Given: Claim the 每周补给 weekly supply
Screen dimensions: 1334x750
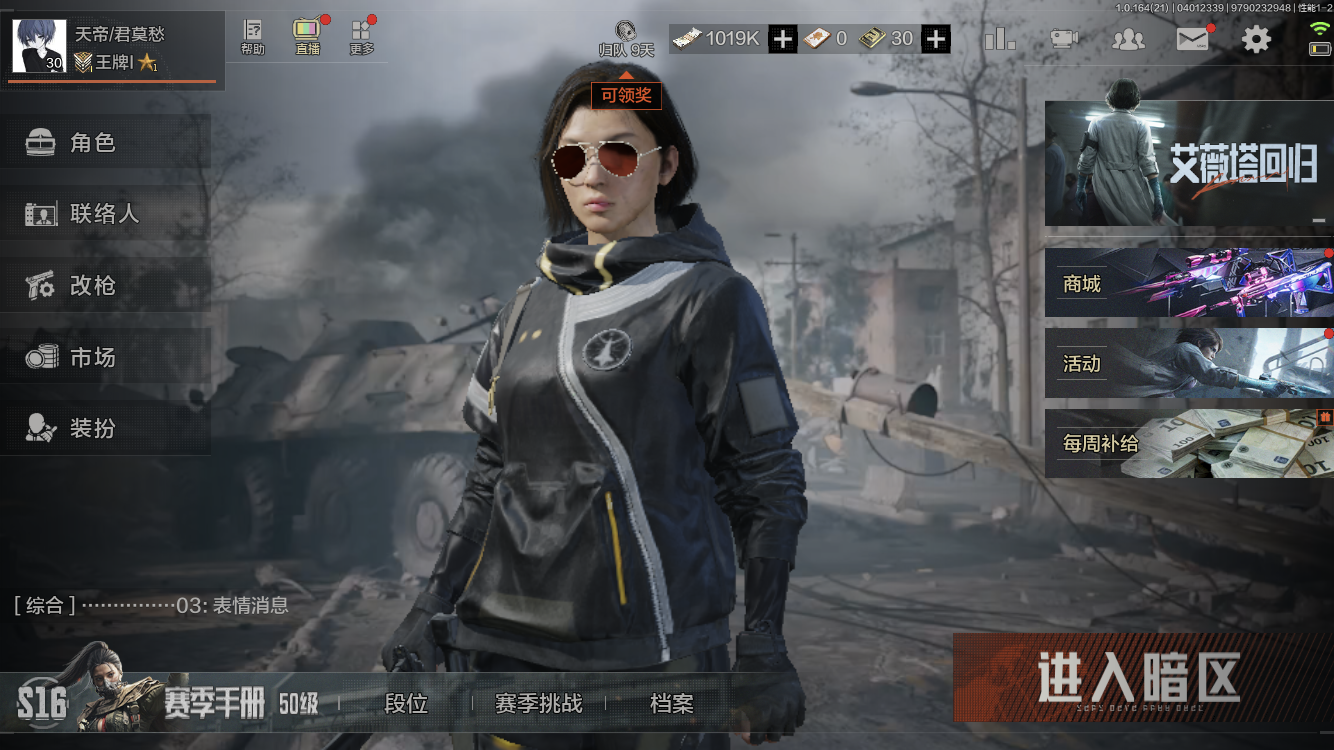Looking at the screenshot, I should tap(1188, 443).
